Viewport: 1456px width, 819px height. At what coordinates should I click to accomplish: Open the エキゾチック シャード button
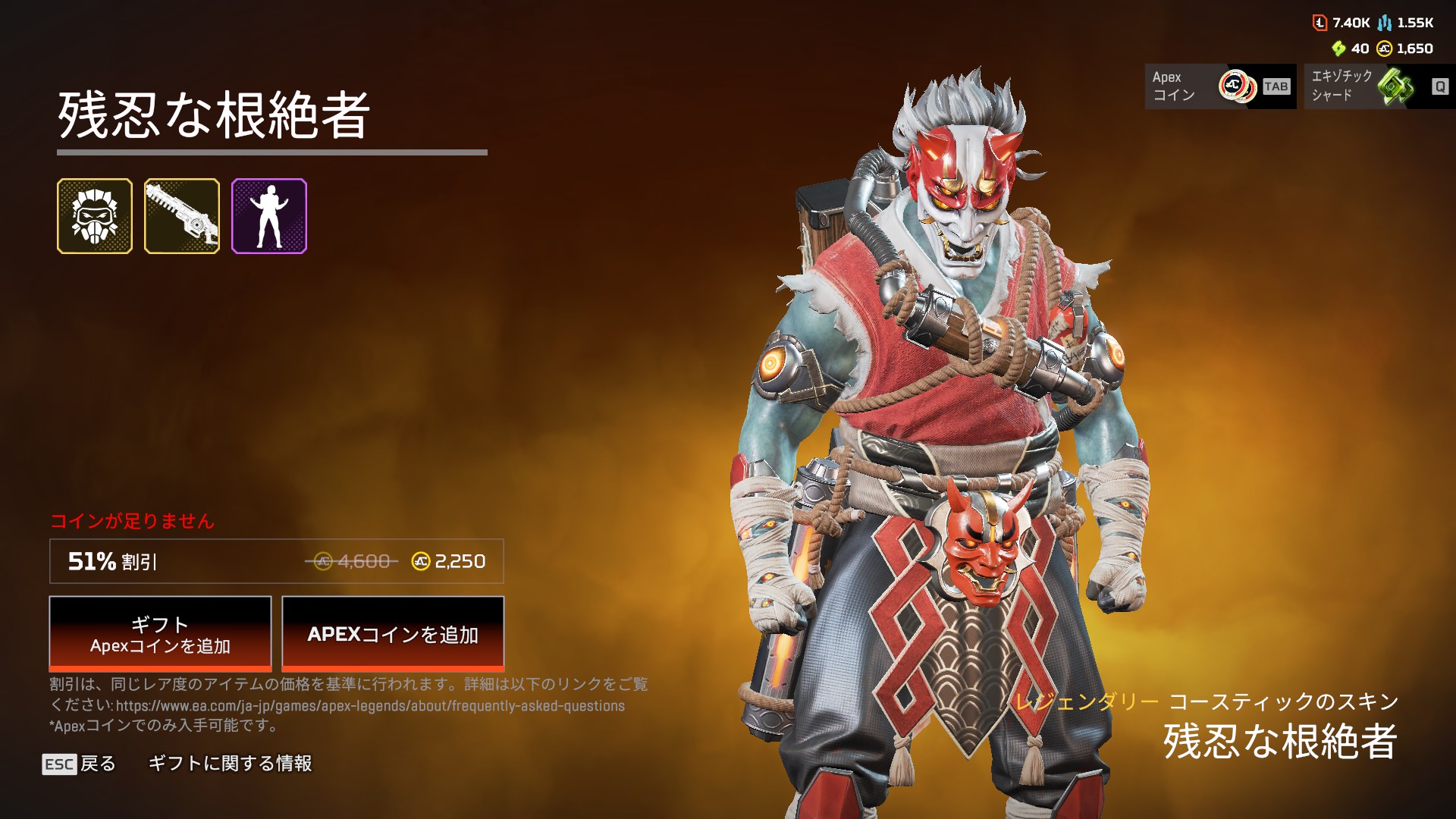[1379, 86]
